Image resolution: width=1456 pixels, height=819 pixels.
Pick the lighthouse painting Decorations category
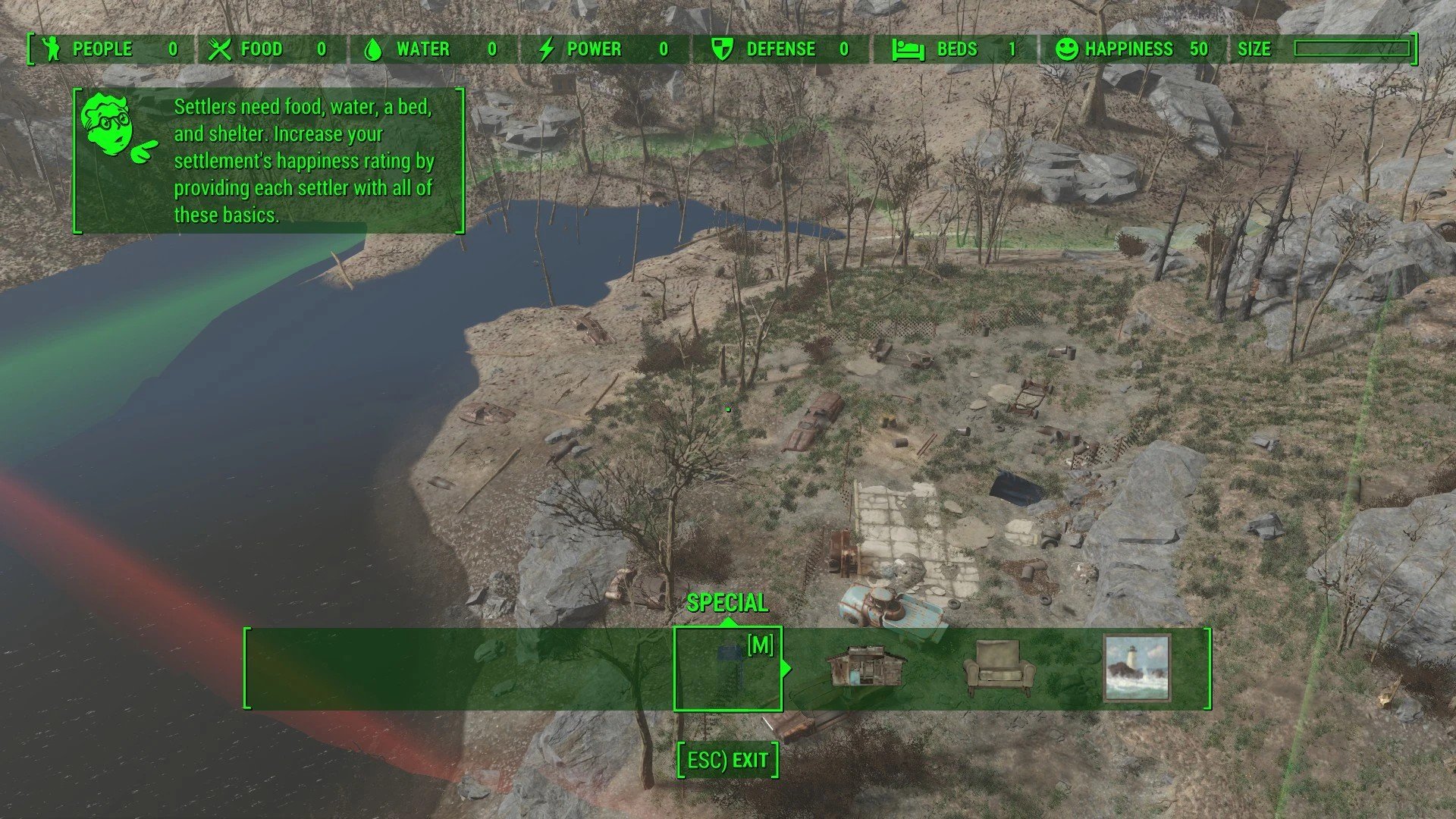tap(1136, 668)
